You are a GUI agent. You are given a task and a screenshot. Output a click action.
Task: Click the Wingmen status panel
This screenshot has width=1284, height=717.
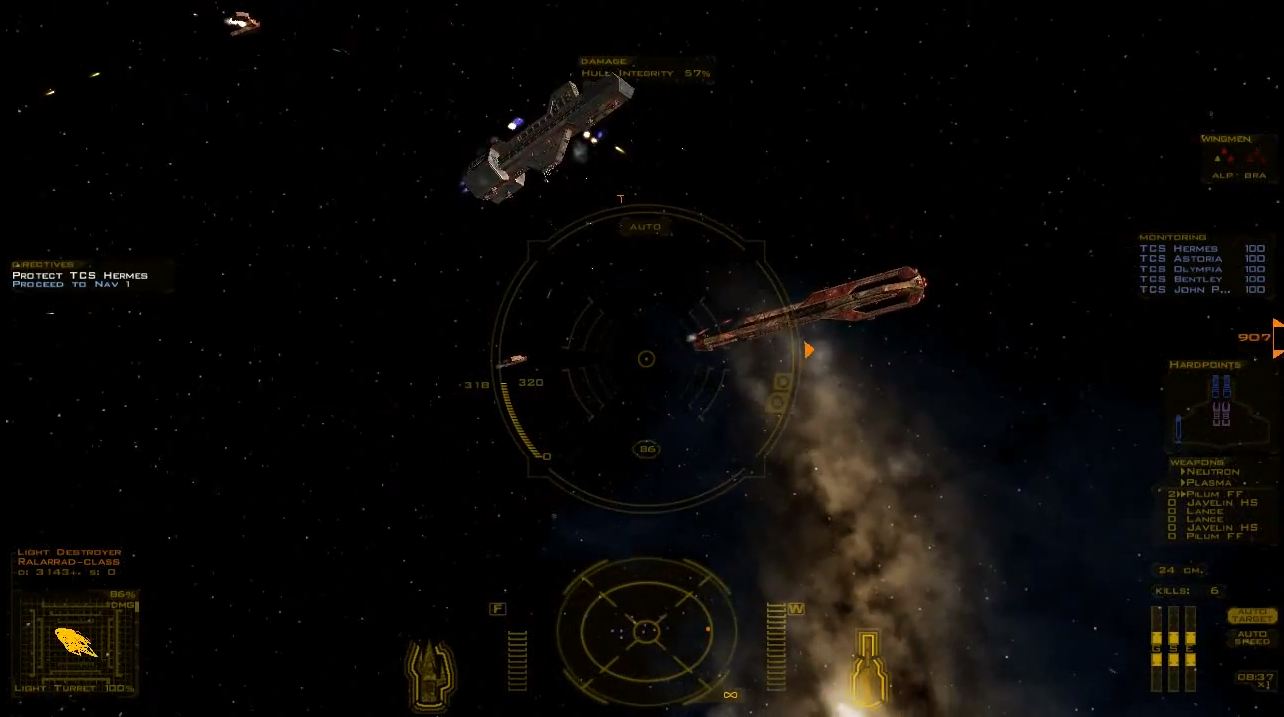pos(1238,158)
